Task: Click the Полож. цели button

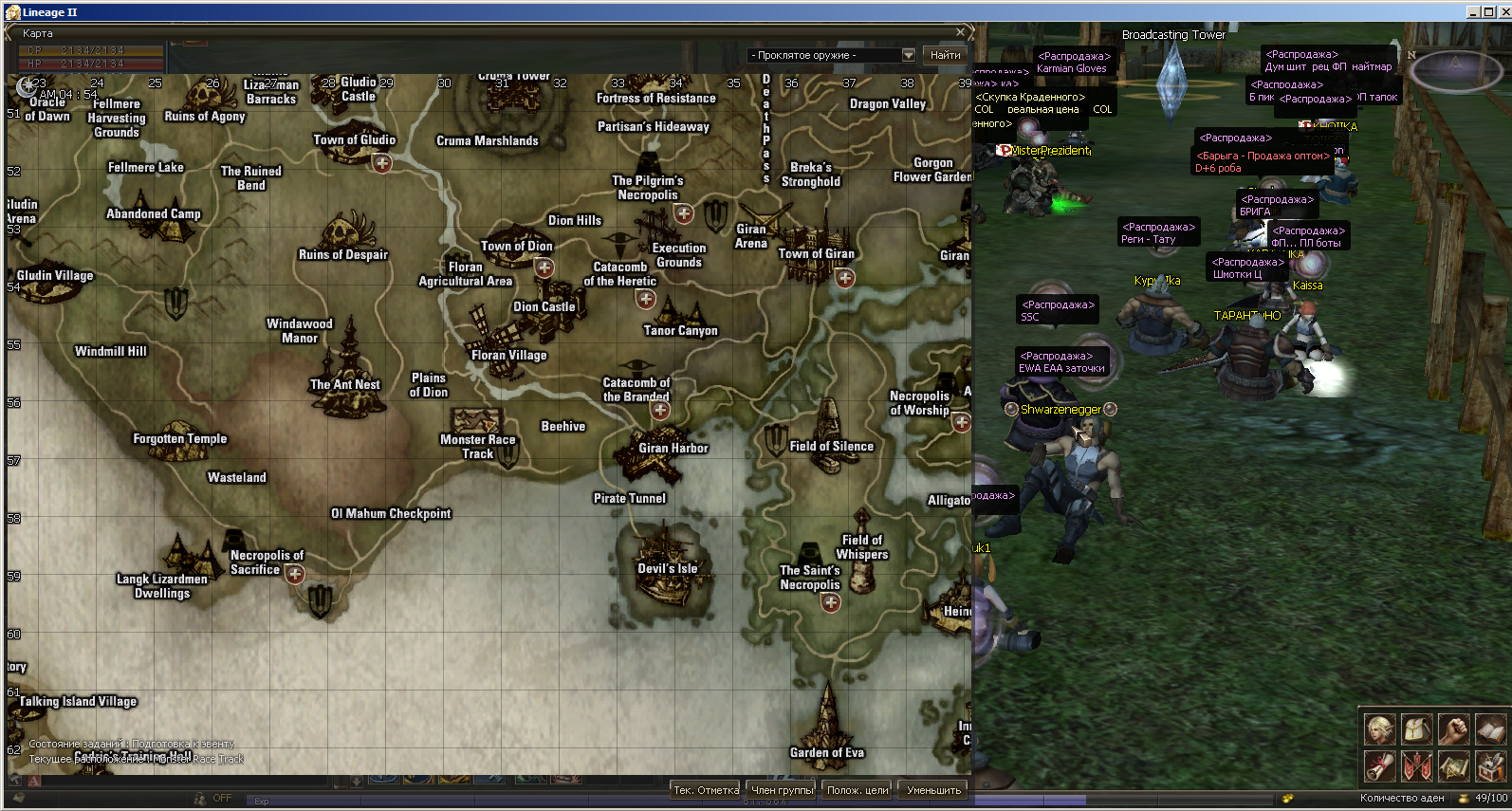Action: (857, 790)
